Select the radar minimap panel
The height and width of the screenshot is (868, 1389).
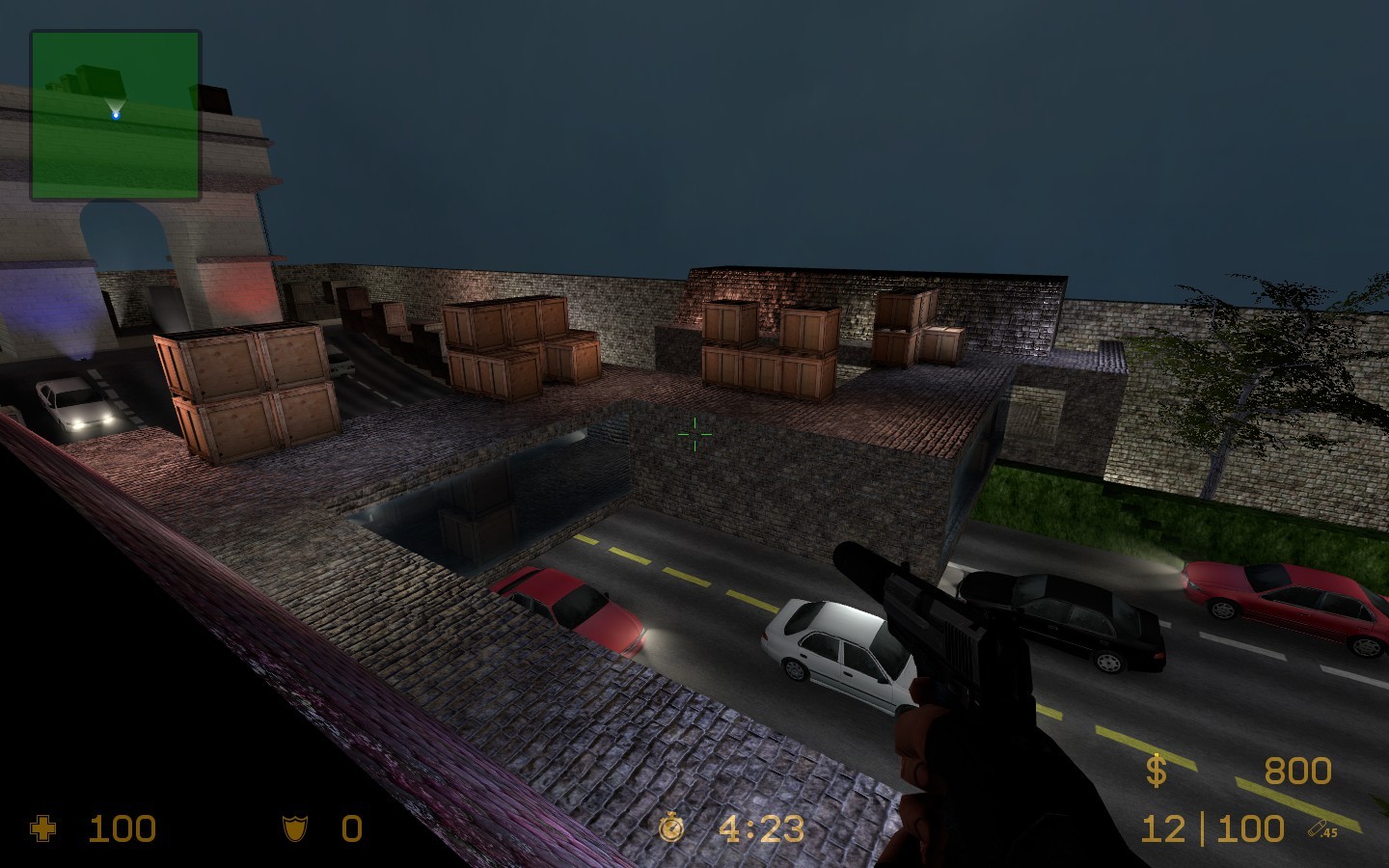point(116,113)
